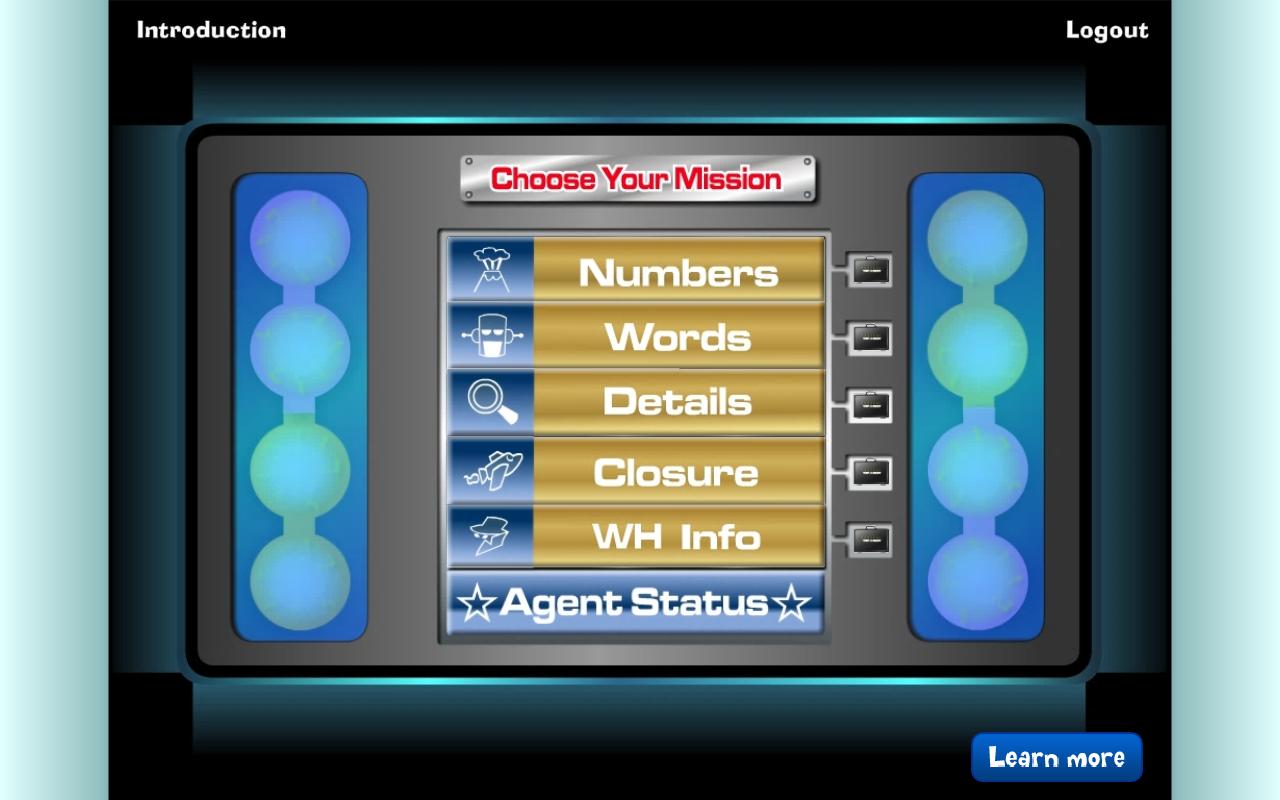
Task: Click Logout at the top right
Action: click(1106, 30)
